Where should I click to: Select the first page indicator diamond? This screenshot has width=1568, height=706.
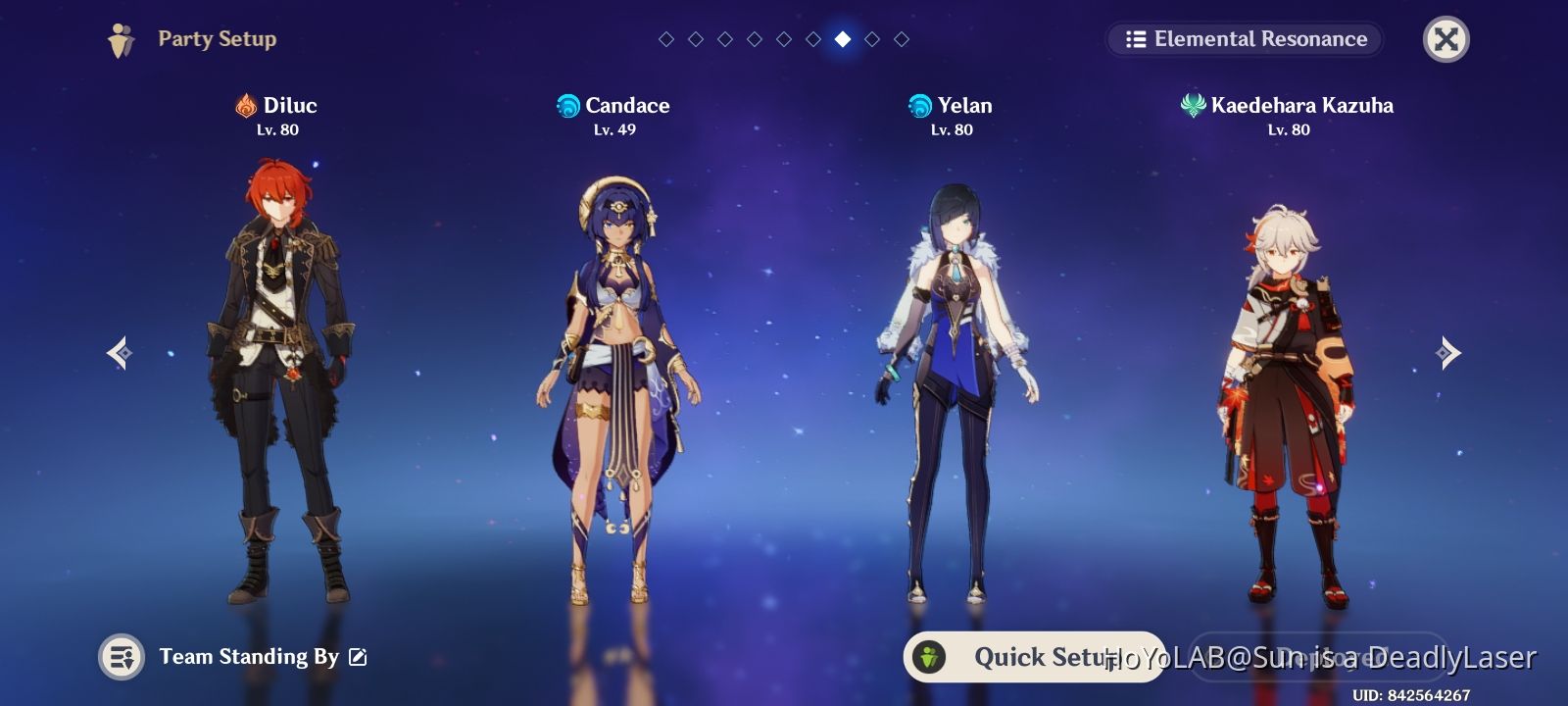pos(666,40)
